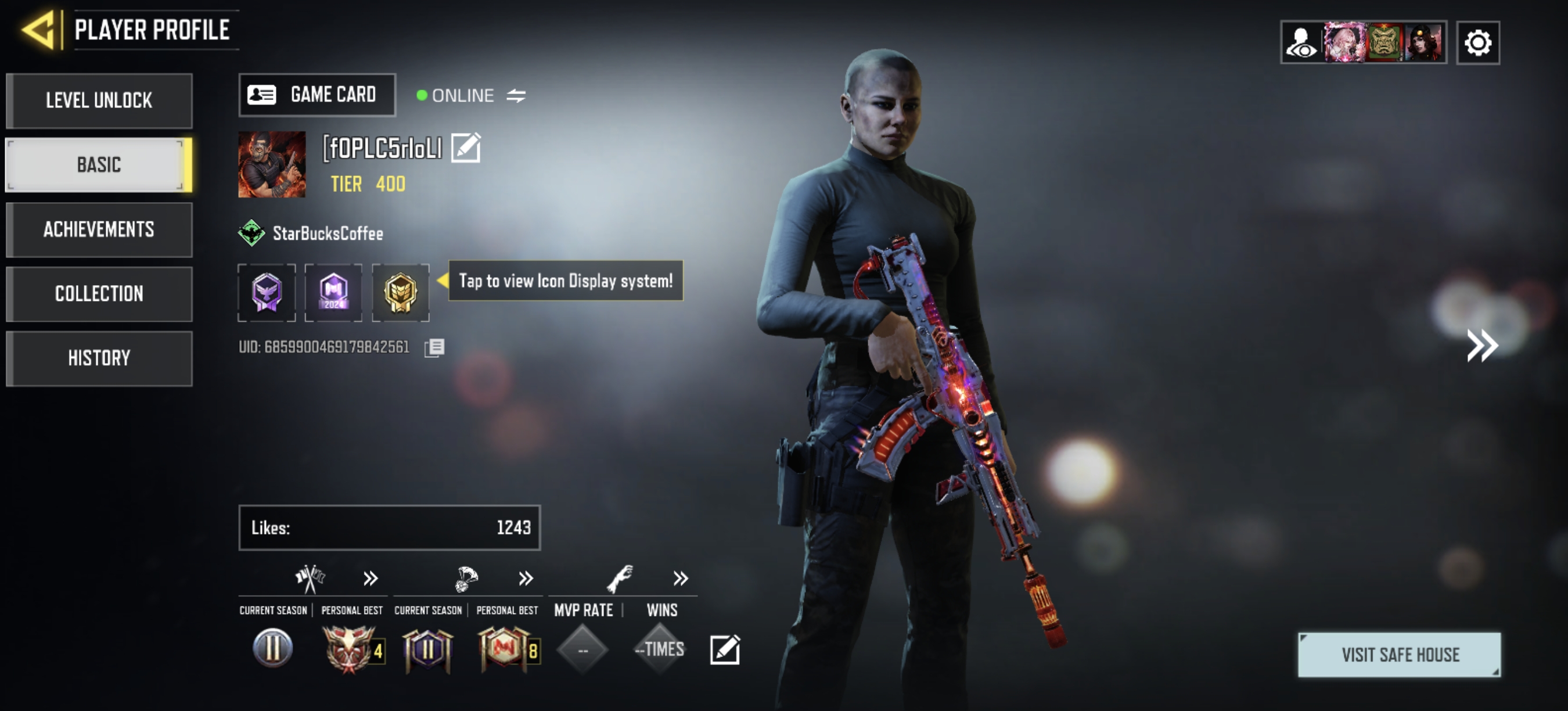Copy the UID to clipboard
Image resolution: width=1568 pixels, height=711 pixels.
434,347
